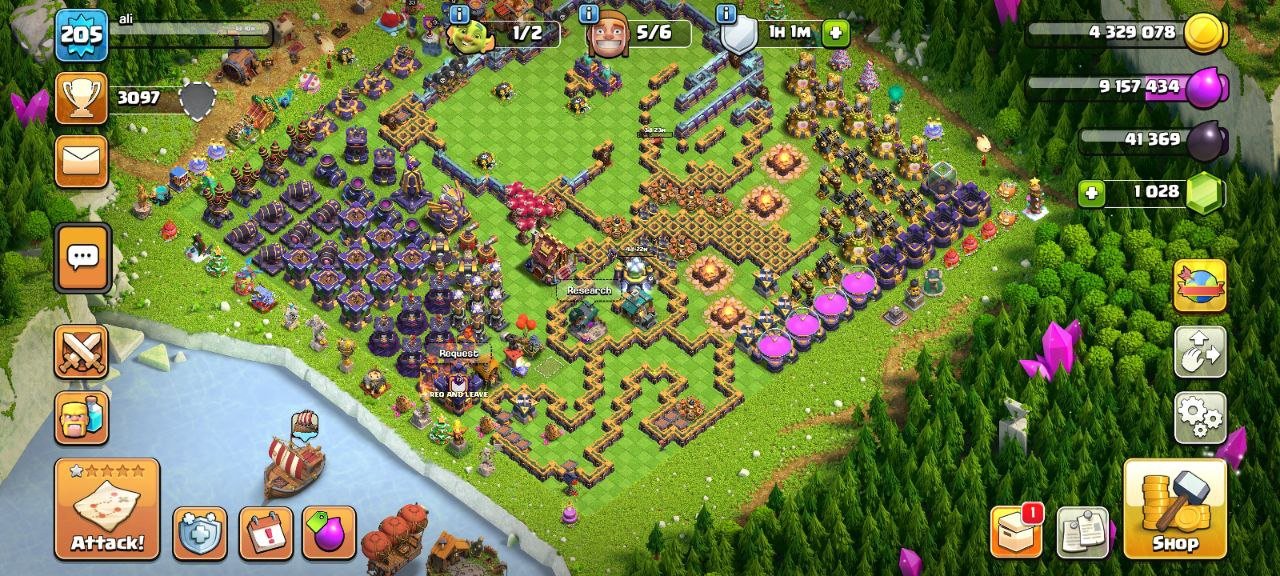Open the shield info button at bottom
Viewport: 1280px width, 576px height.
200,533
